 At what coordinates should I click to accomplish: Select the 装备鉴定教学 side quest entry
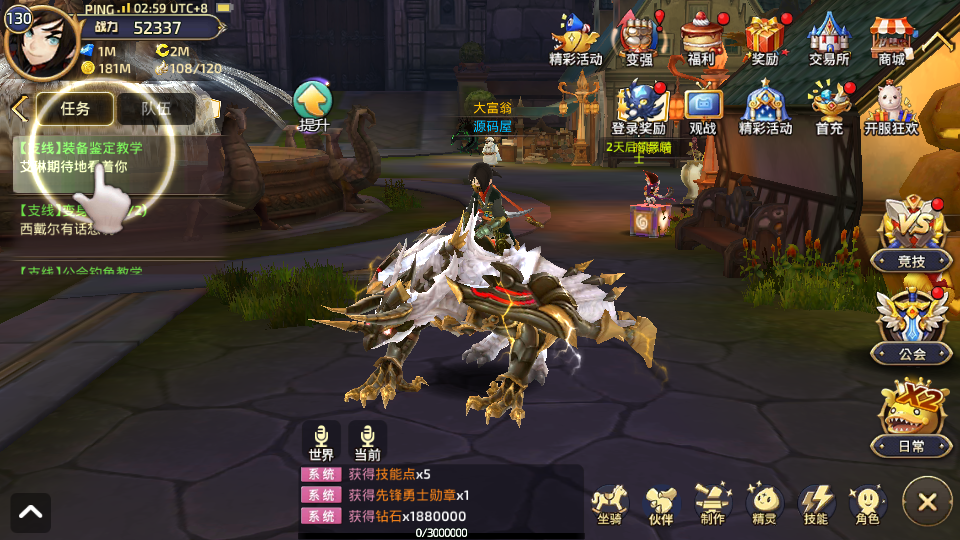pyautogui.click(x=82, y=157)
